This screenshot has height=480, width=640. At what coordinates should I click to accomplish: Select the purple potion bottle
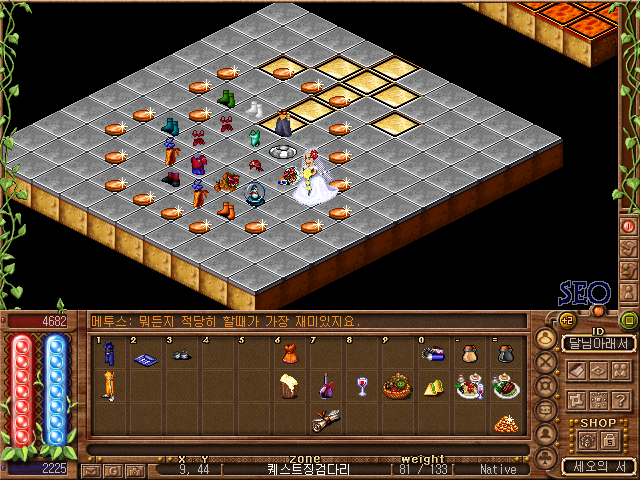tap(326, 385)
